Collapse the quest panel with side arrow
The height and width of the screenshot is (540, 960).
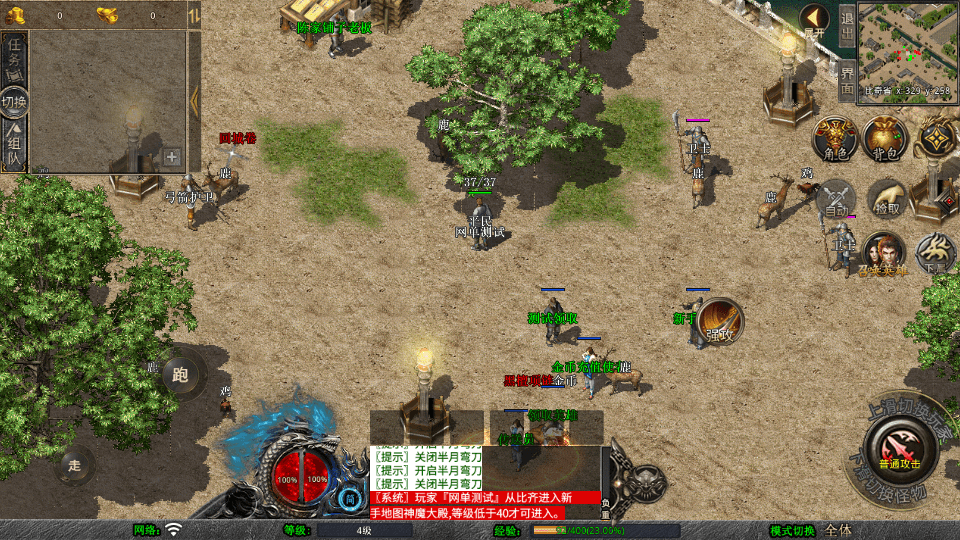point(194,97)
